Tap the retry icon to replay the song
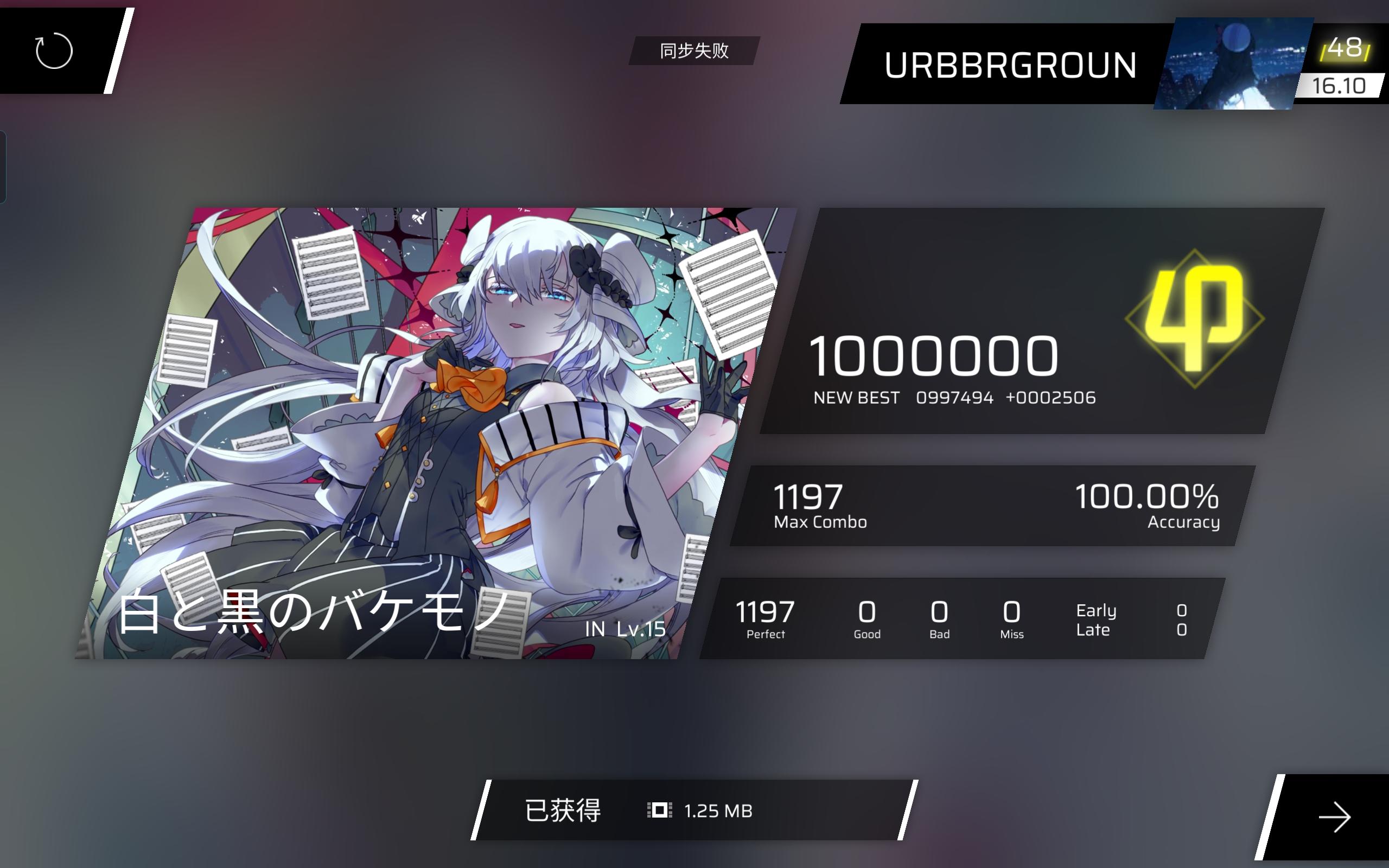The image size is (1389, 868). tap(54, 52)
